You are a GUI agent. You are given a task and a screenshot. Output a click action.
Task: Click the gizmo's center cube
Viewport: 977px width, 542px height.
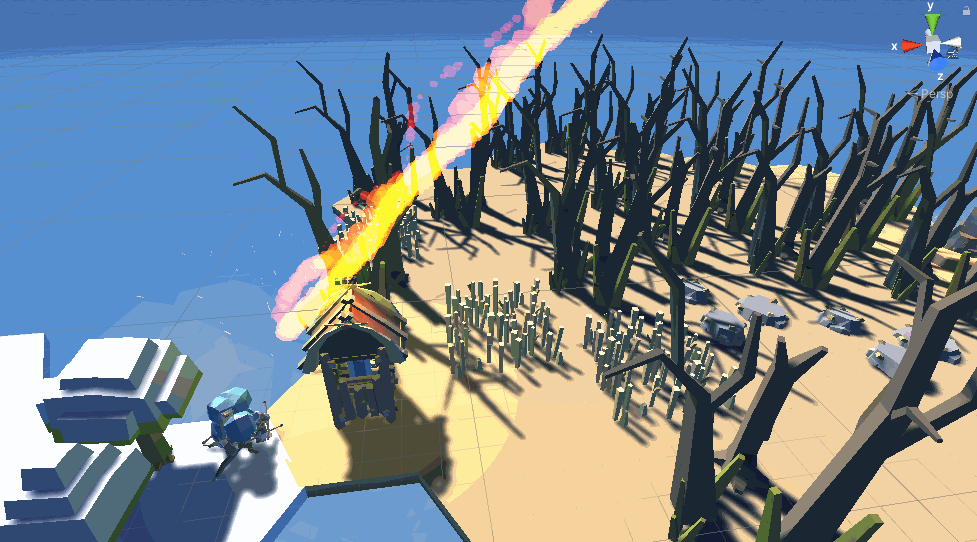[x=934, y=46]
